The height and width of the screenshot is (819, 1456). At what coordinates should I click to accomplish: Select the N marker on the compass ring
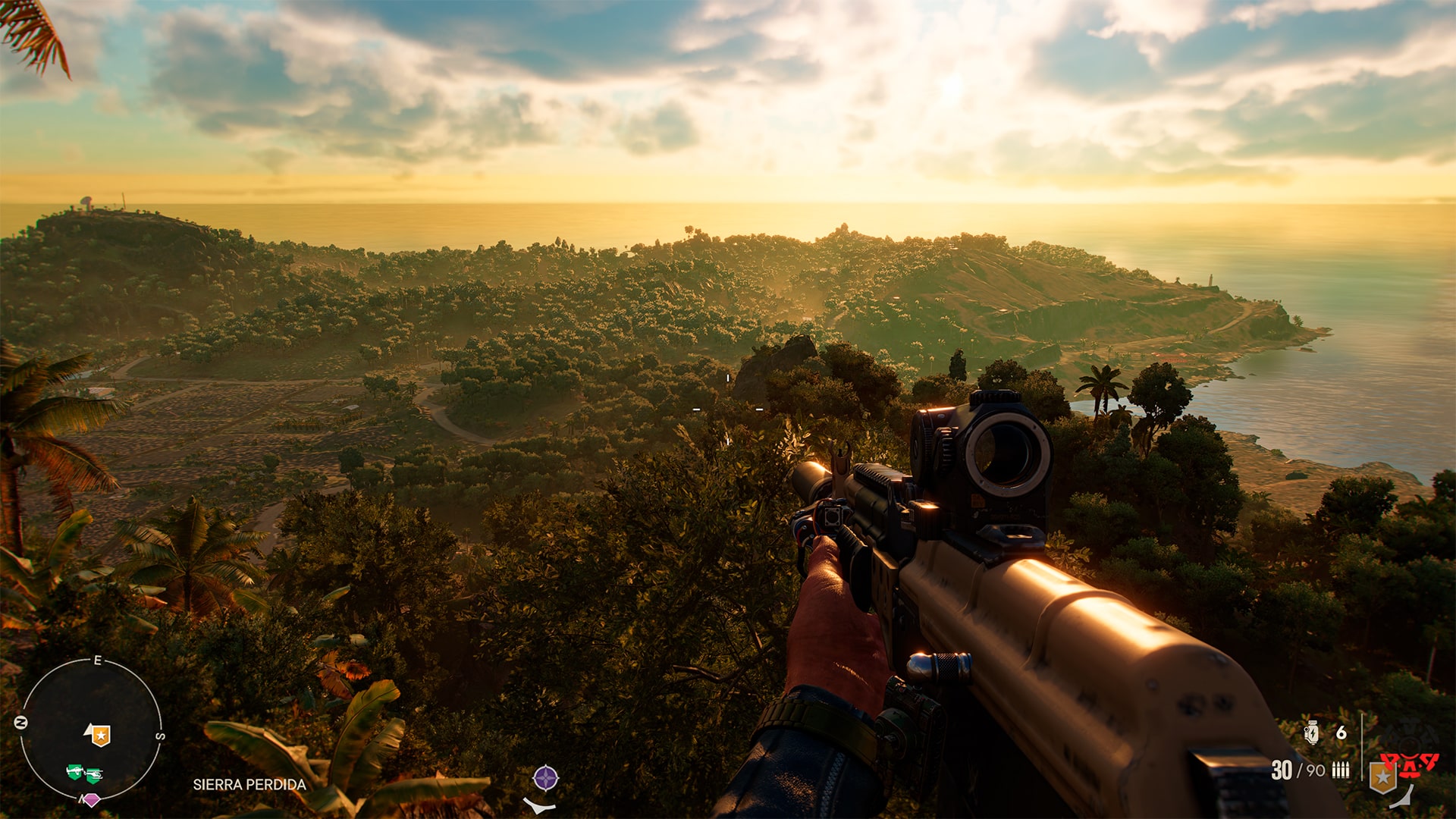[21, 722]
